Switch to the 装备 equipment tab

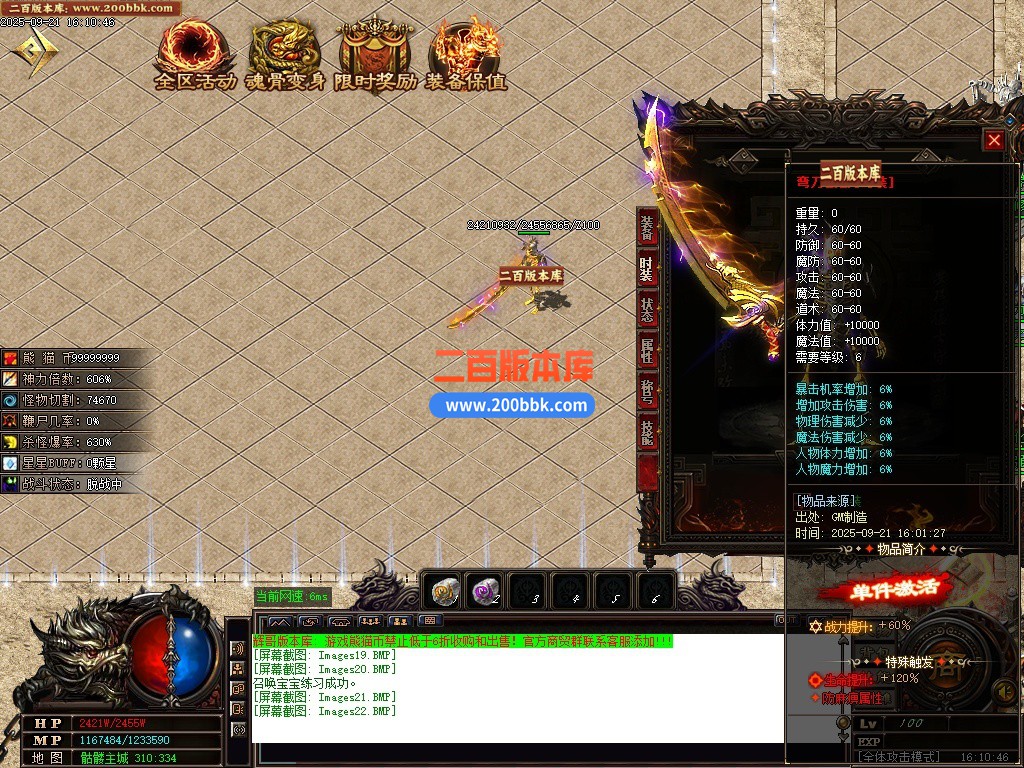[648, 229]
